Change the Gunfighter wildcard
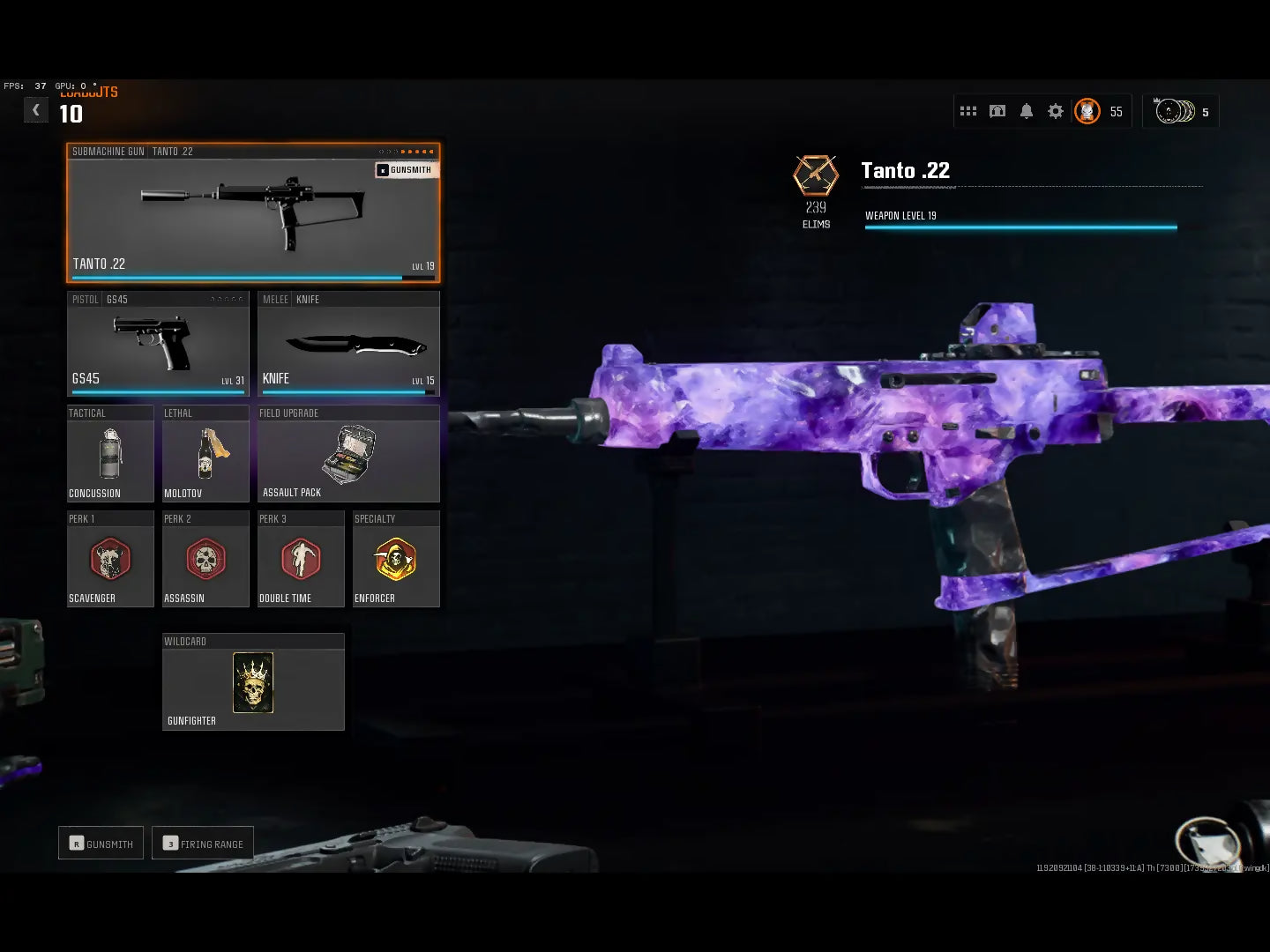Screen dimensions: 1270x952 coord(253,682)
